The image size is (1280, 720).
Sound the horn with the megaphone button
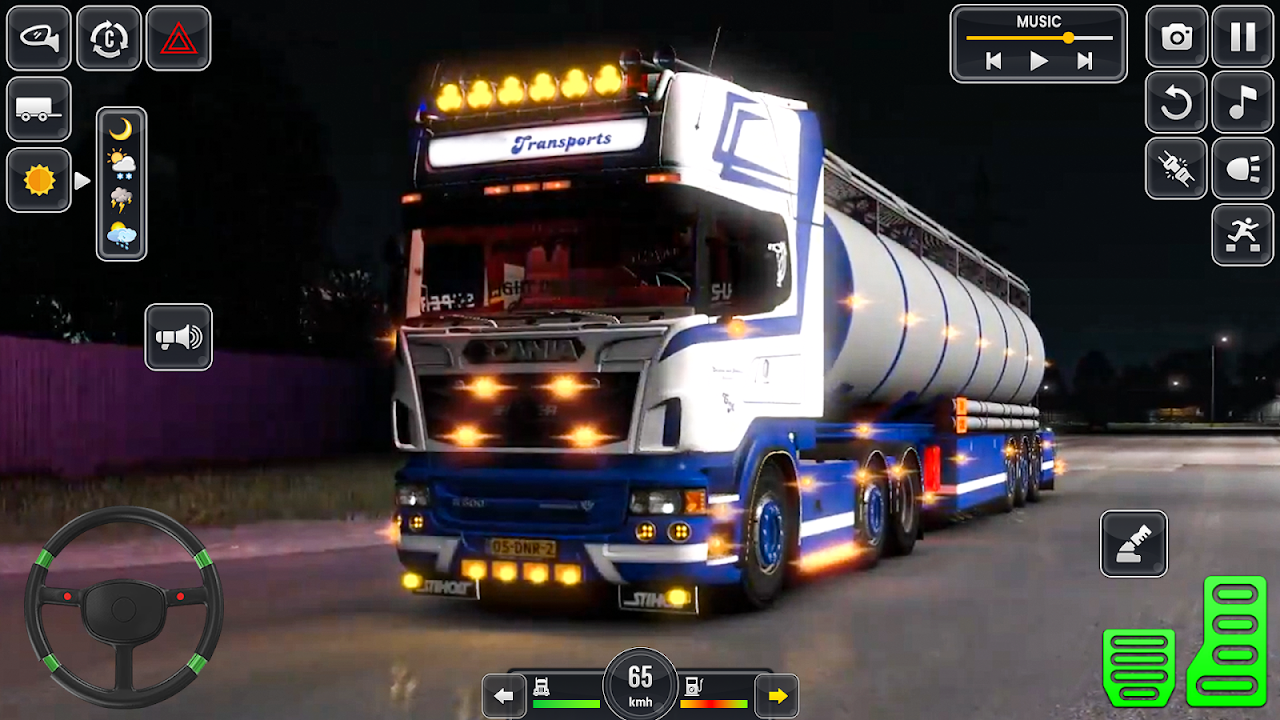tap(178, 337)
